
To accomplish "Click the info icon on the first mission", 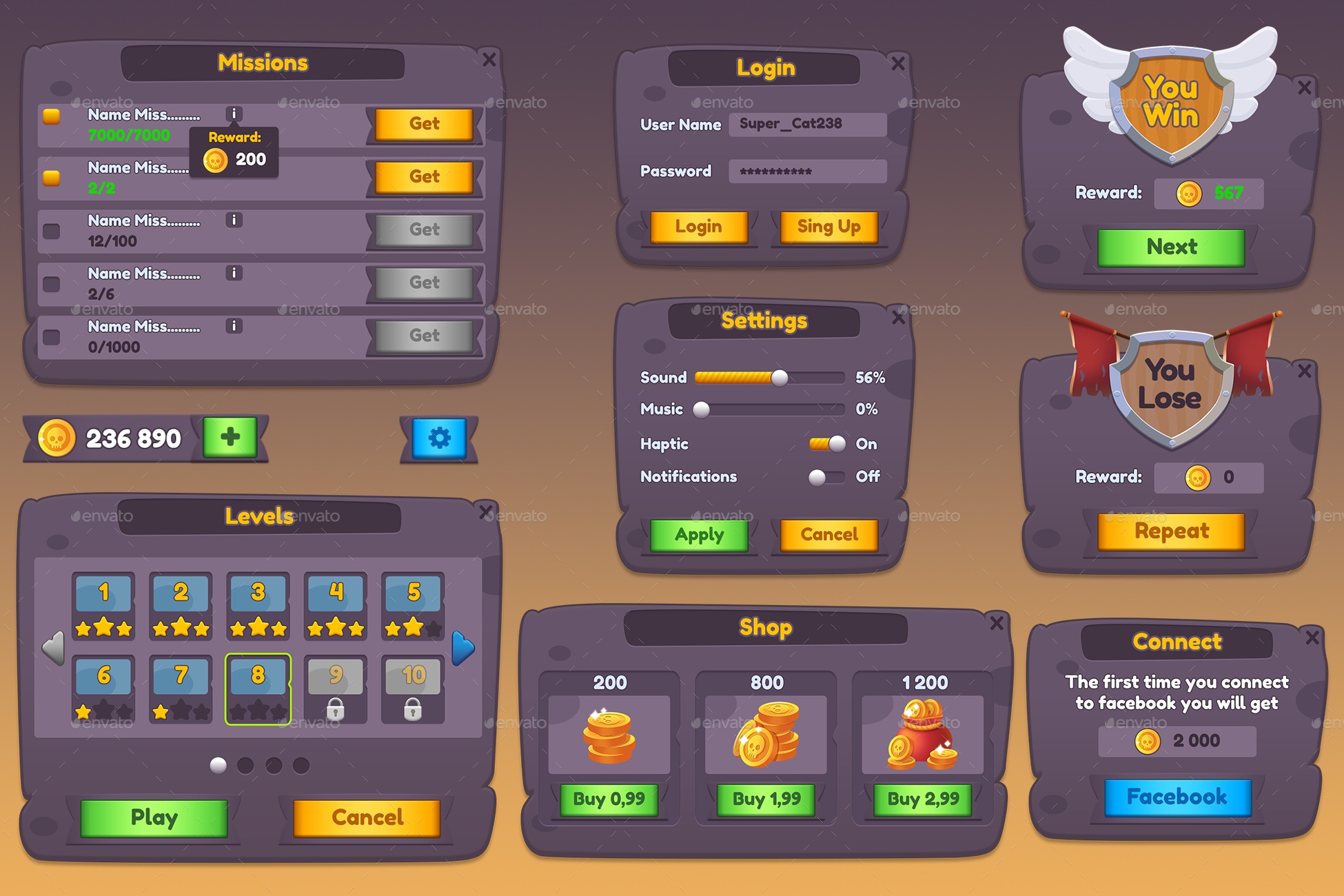I will 234,112.
